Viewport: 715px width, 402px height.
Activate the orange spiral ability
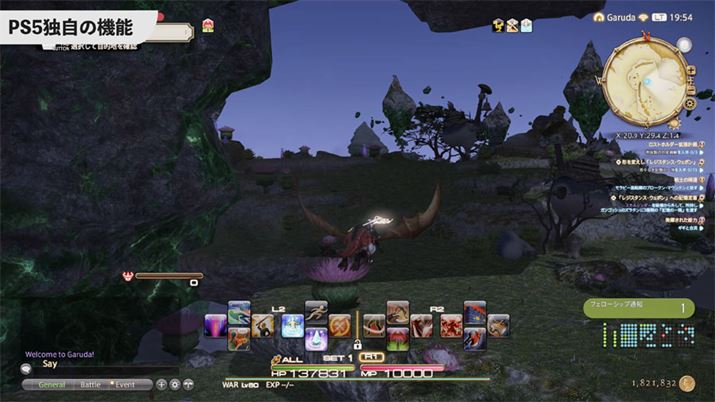point(340,325)
